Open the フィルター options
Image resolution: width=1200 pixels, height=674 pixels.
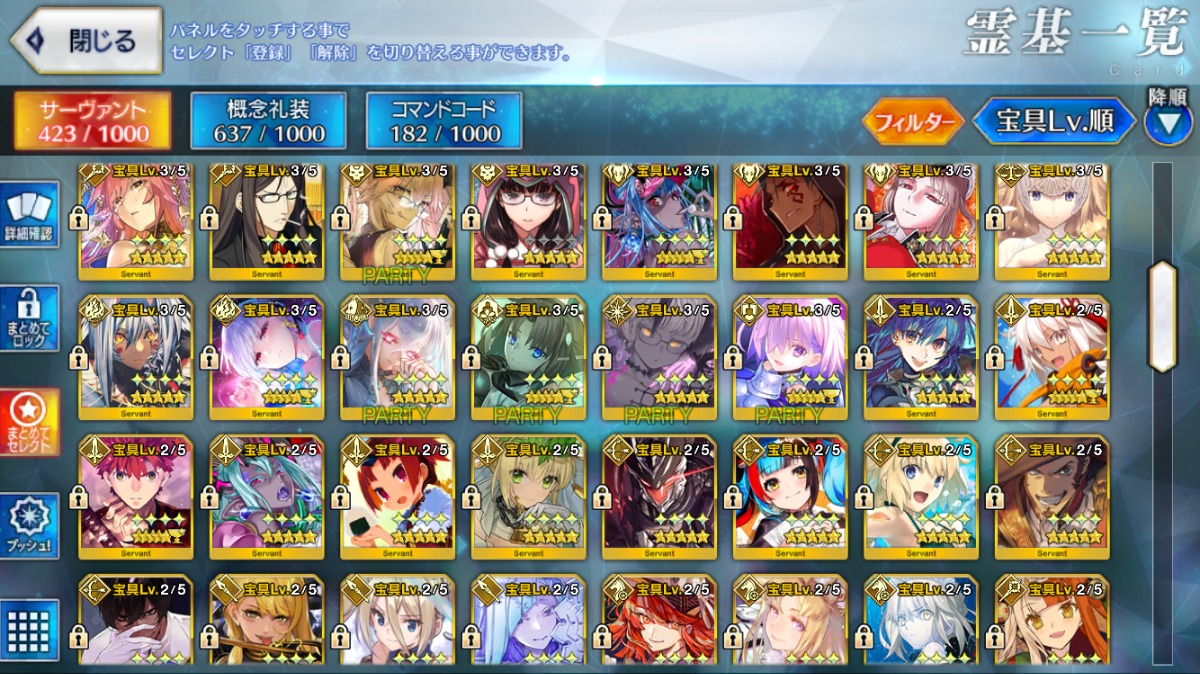click(912, 122)
